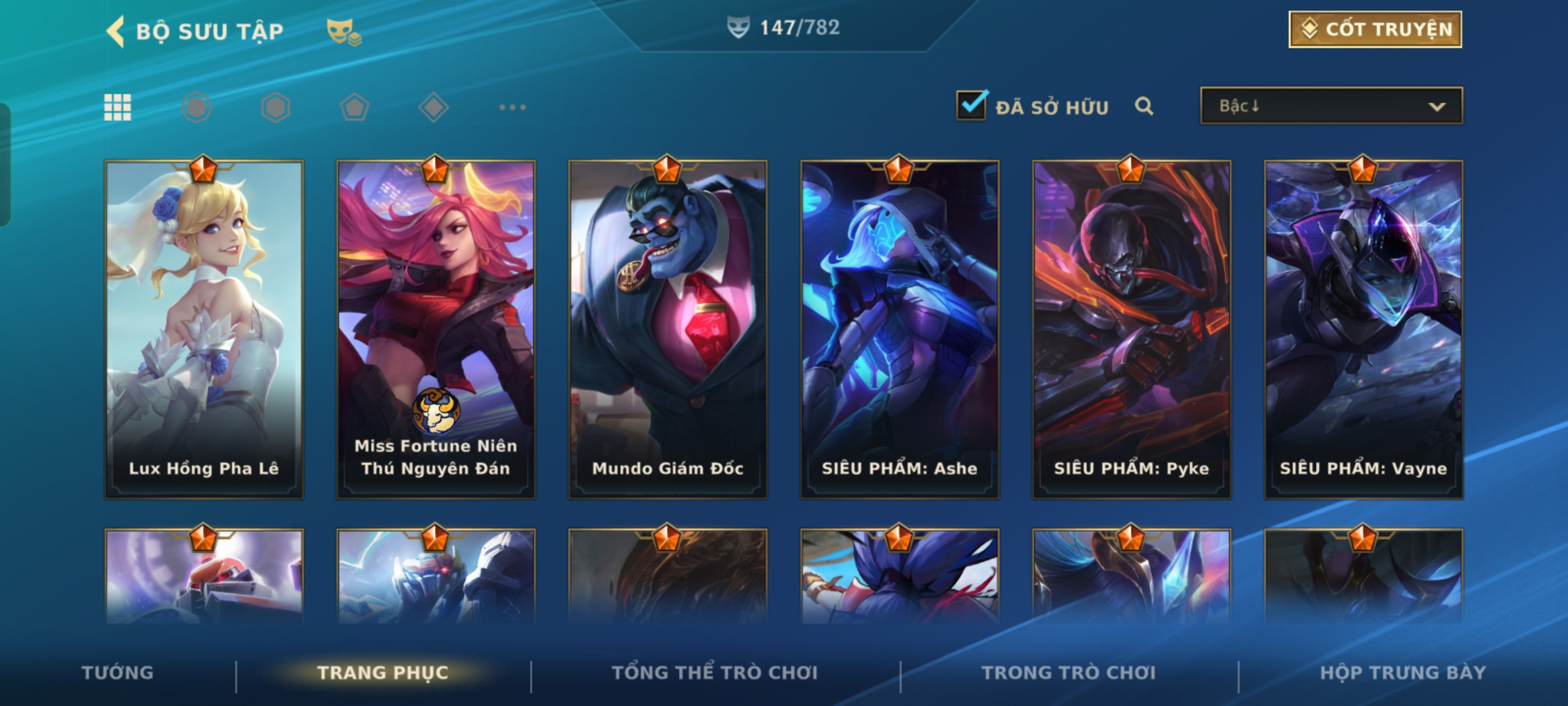This screenshot has width=1568, height=706.
Task: Filter skins by pentagon rarity icon
Action: [x=355, y=107]
